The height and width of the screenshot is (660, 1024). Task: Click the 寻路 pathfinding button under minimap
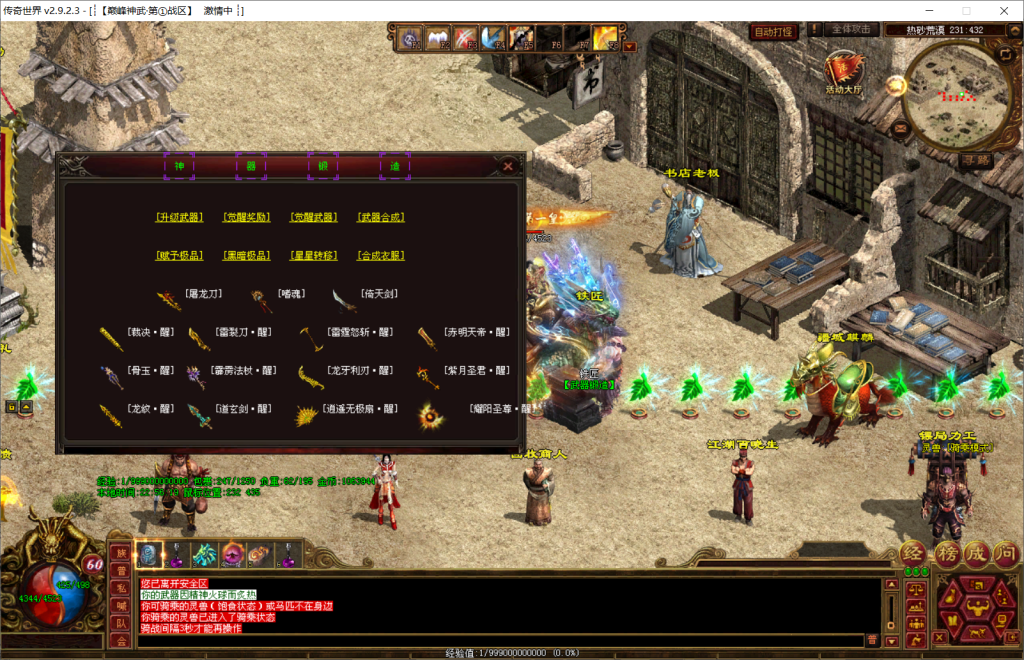click(974, 159)
